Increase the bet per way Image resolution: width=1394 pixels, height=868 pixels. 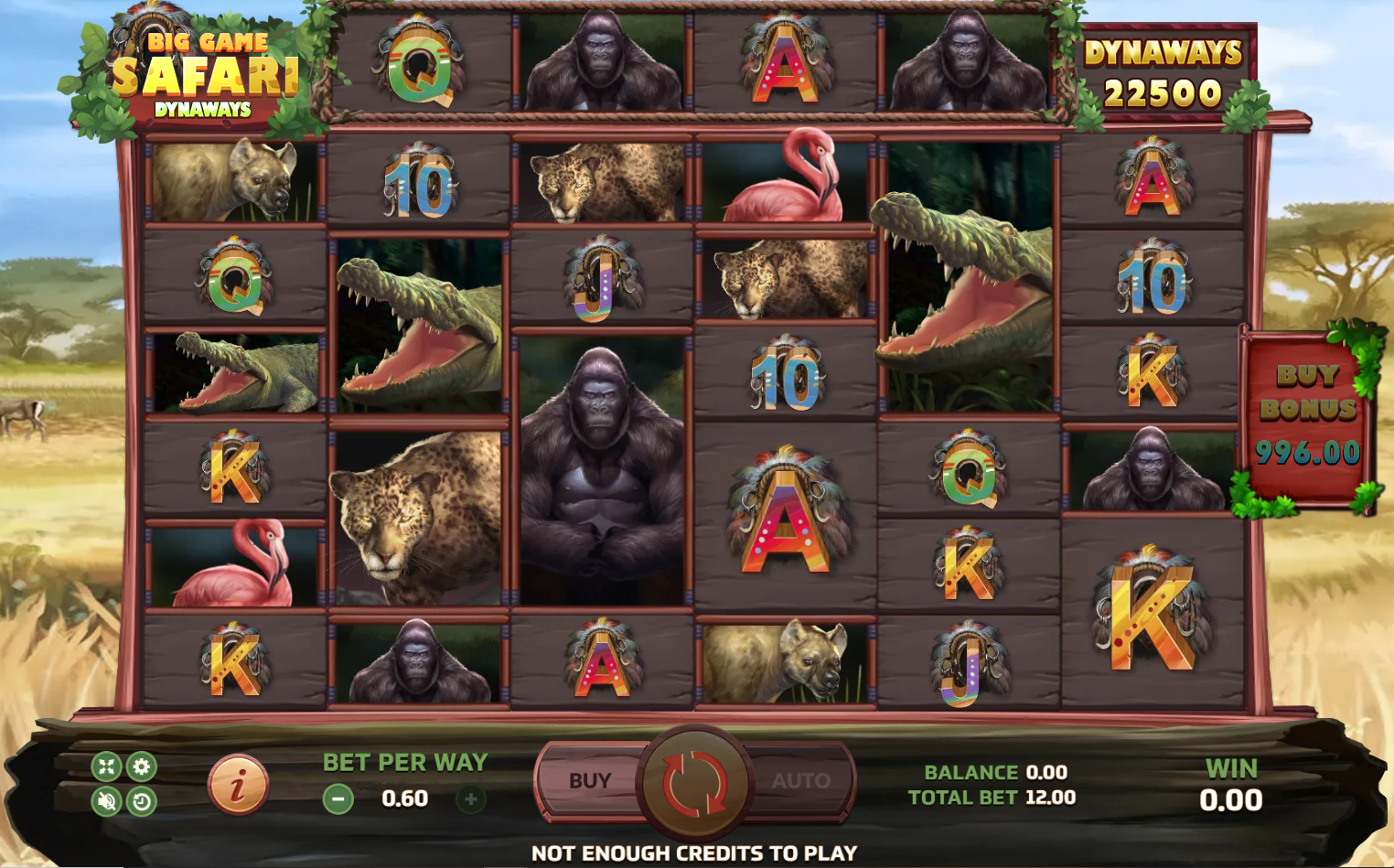pyautogui.click(x=470, y=798)
